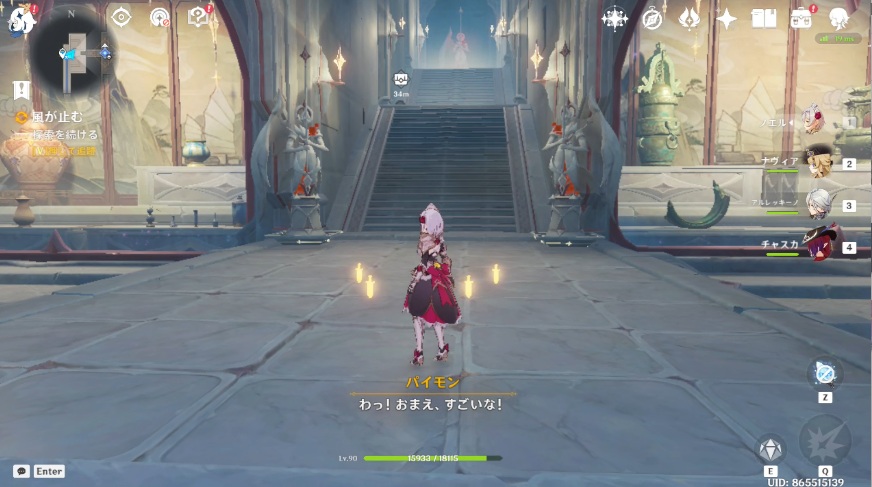This screenshot has width=872, height=487.
Task: Open the wish four-pointed star icon
Action: [x=727, y=18]
